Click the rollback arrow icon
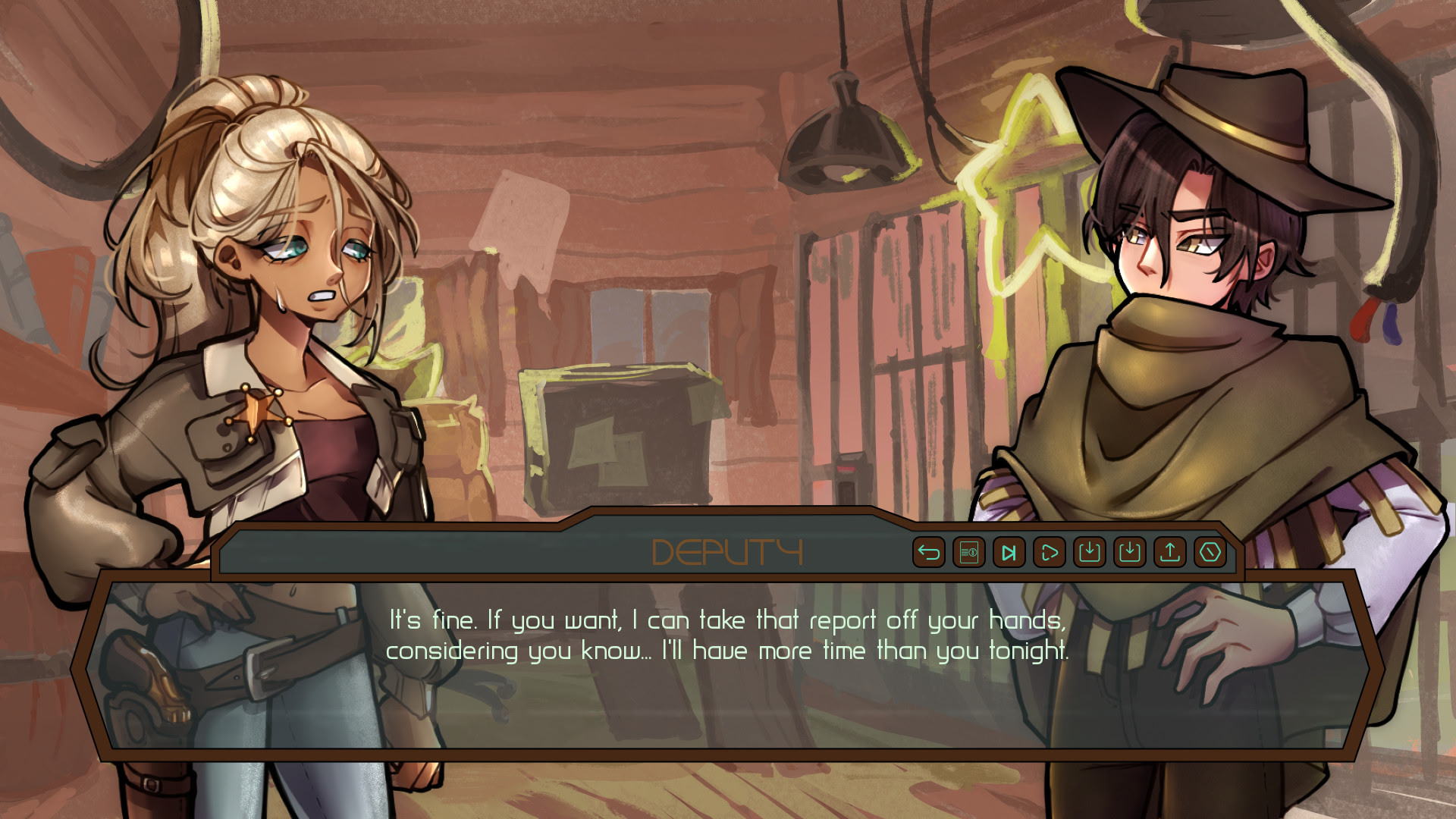Viewport: 1456px width, 819px height. [x=928, y=552]
